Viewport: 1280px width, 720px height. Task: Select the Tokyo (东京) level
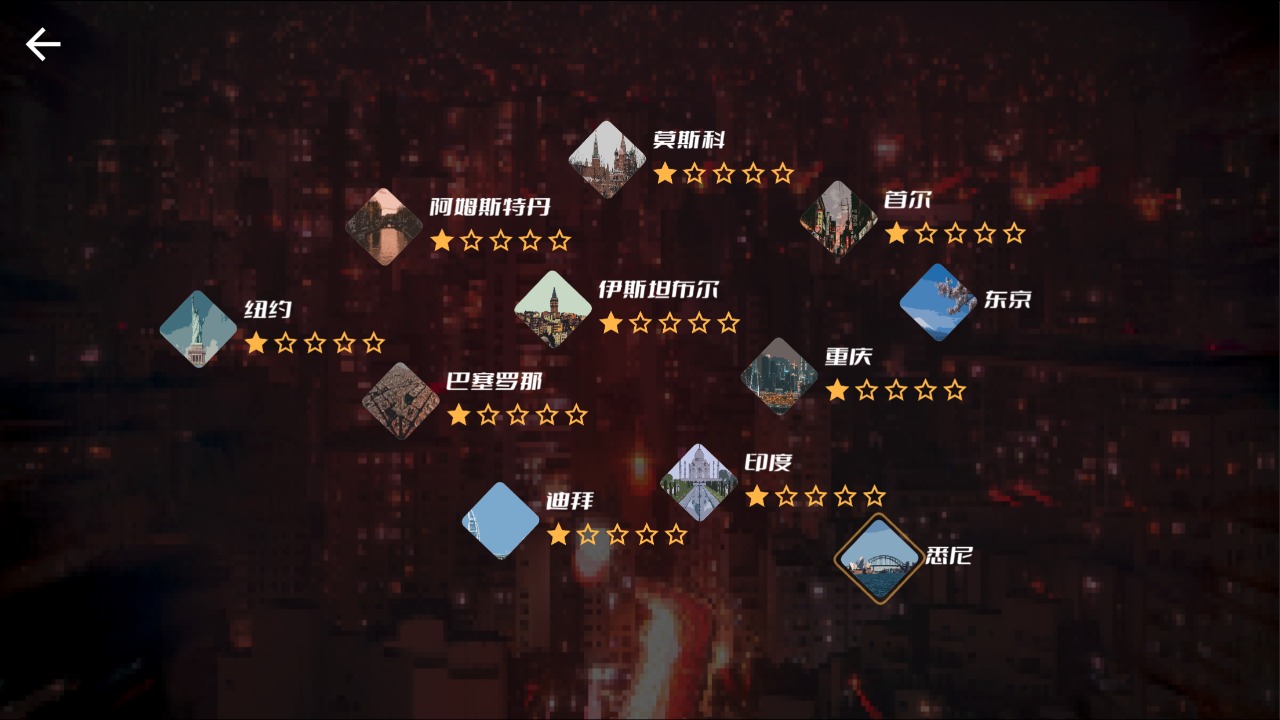tap(937, 302)
